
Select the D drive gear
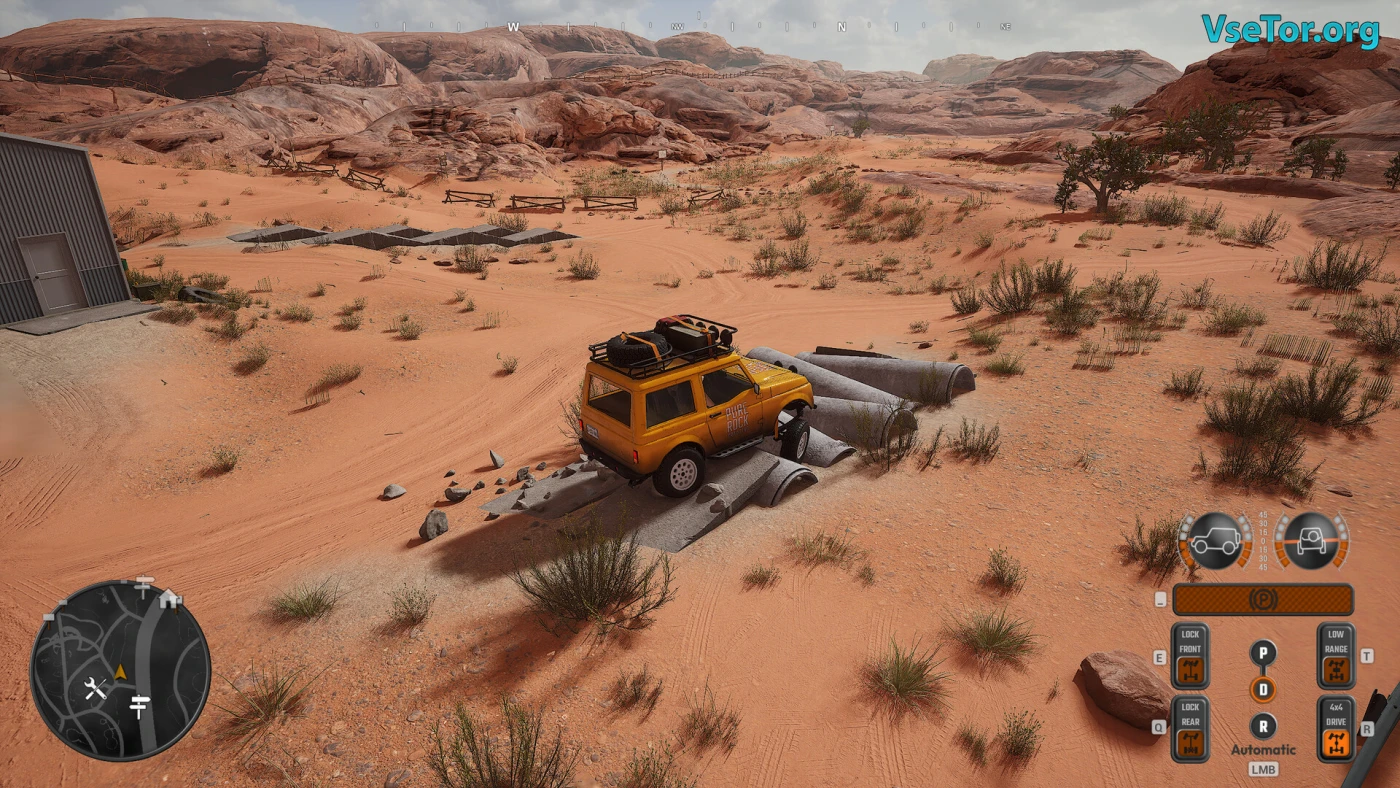(1263, 690)
